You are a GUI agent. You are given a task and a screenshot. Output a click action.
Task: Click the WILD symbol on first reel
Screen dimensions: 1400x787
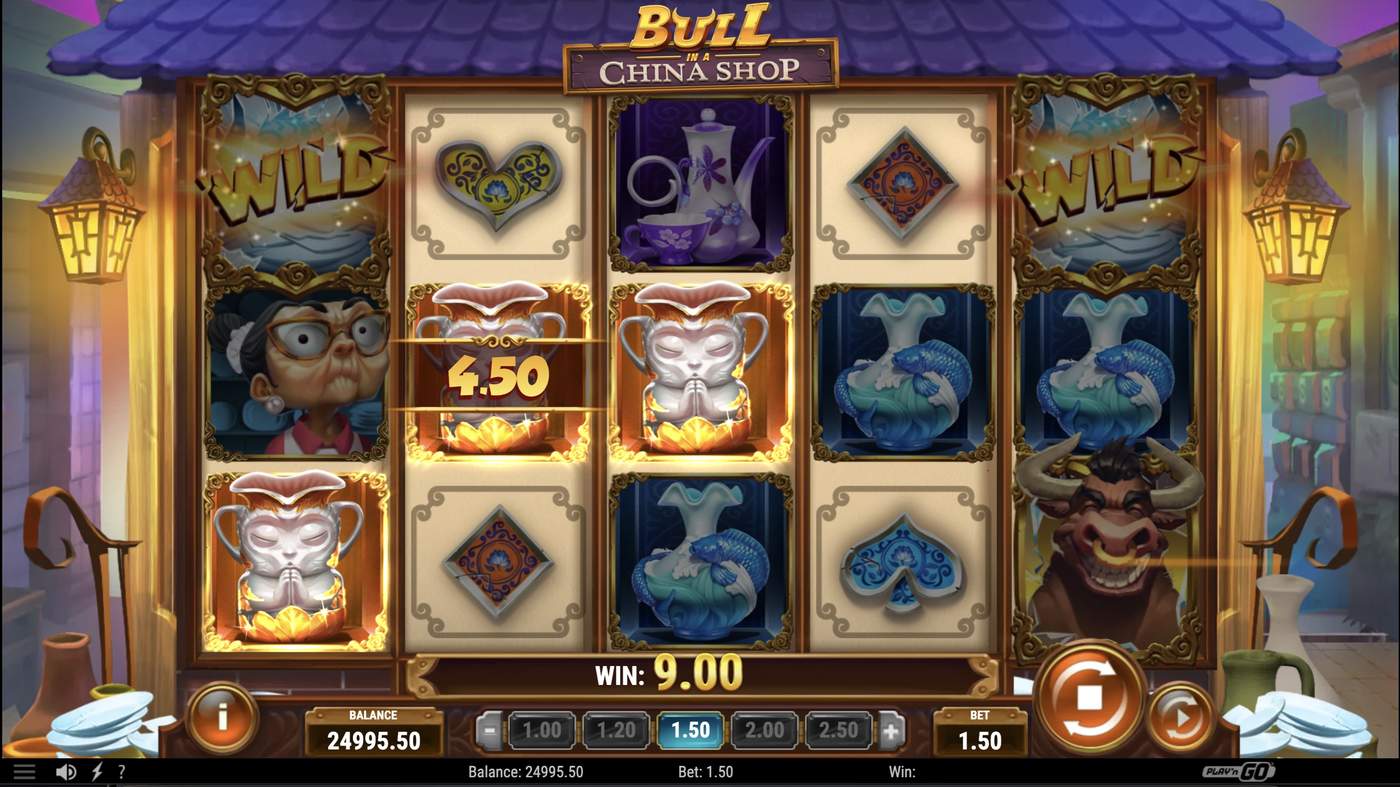296,180
